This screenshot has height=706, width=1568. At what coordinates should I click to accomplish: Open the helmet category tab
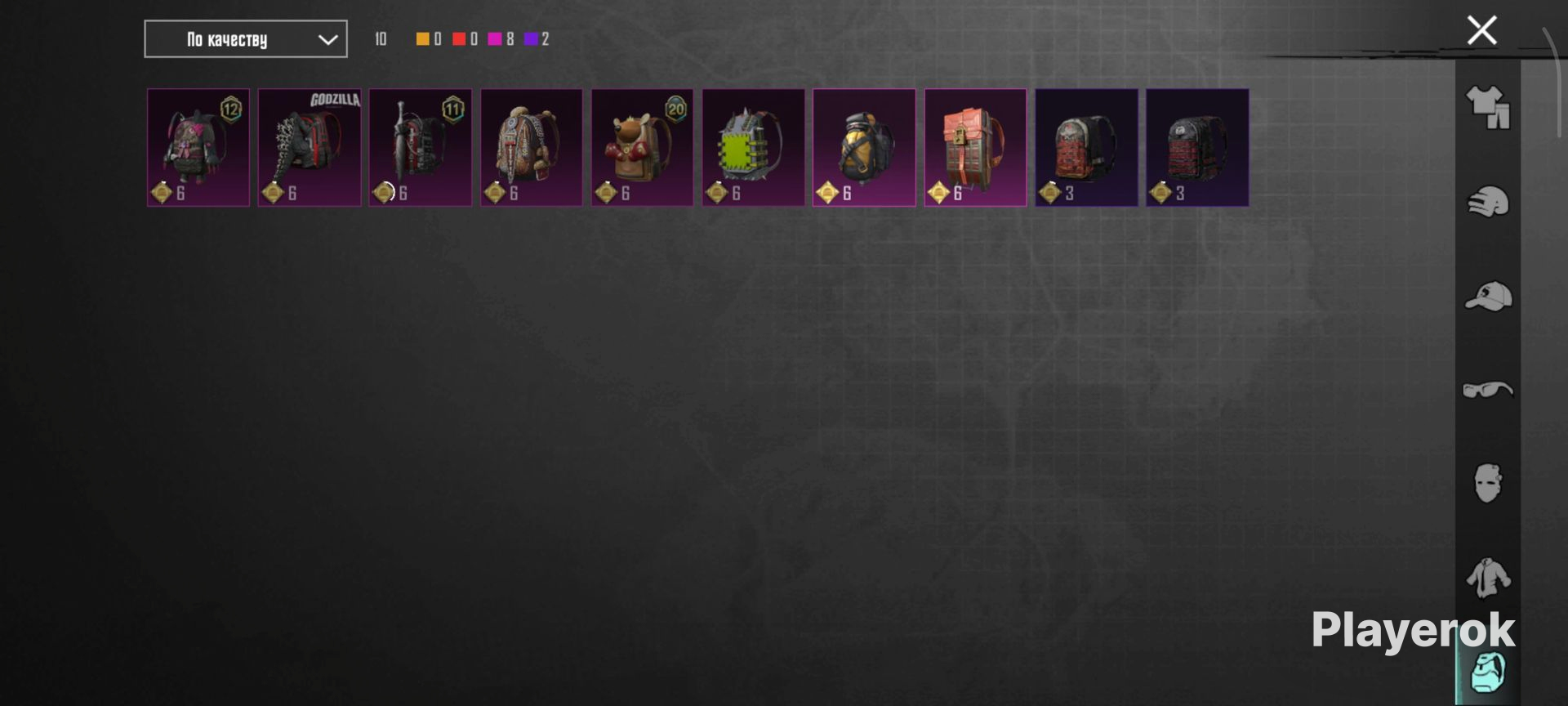[x=1488, y=202]
